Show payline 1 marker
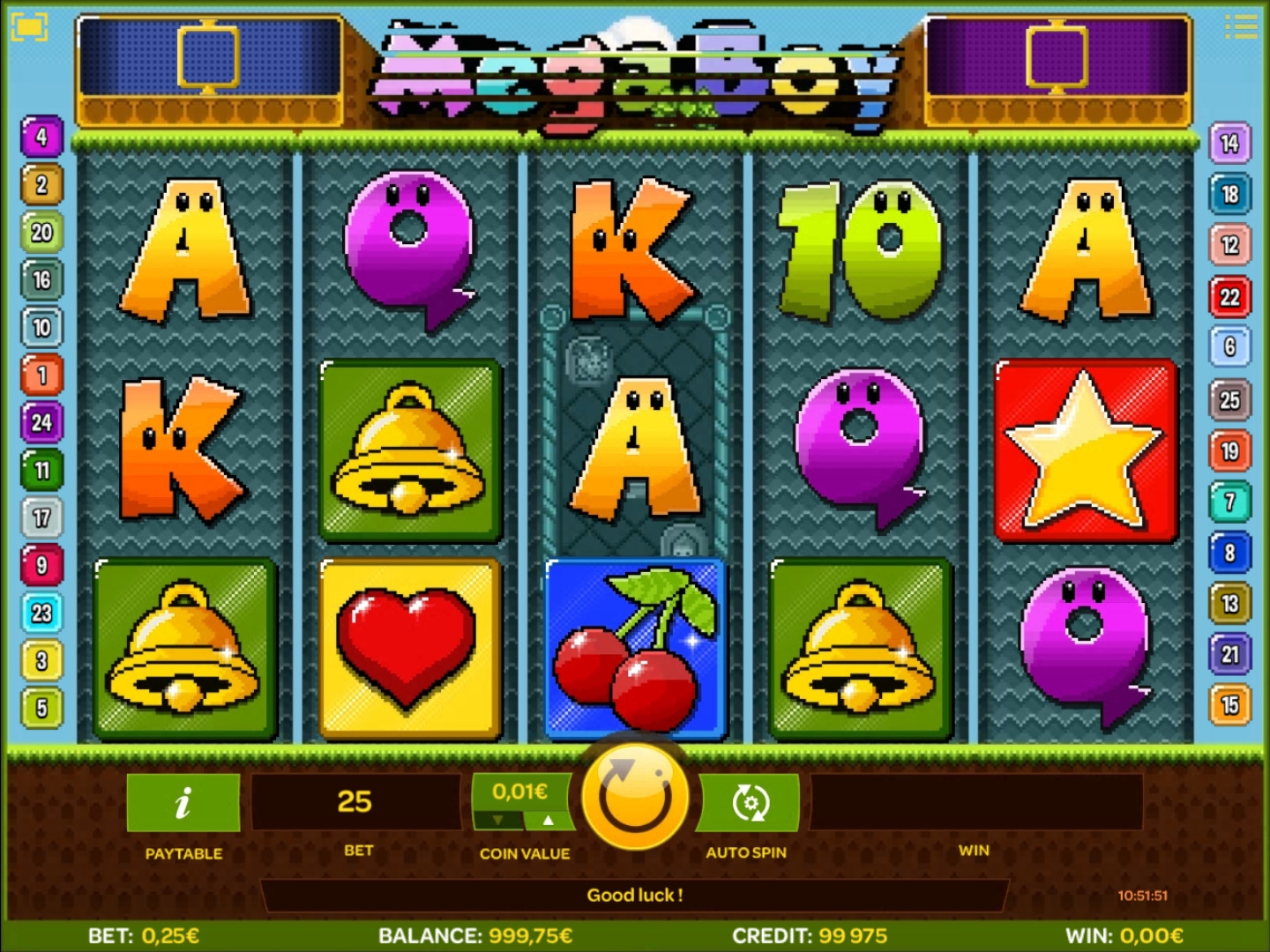The image size is (1270, 952). coord(41,376)
